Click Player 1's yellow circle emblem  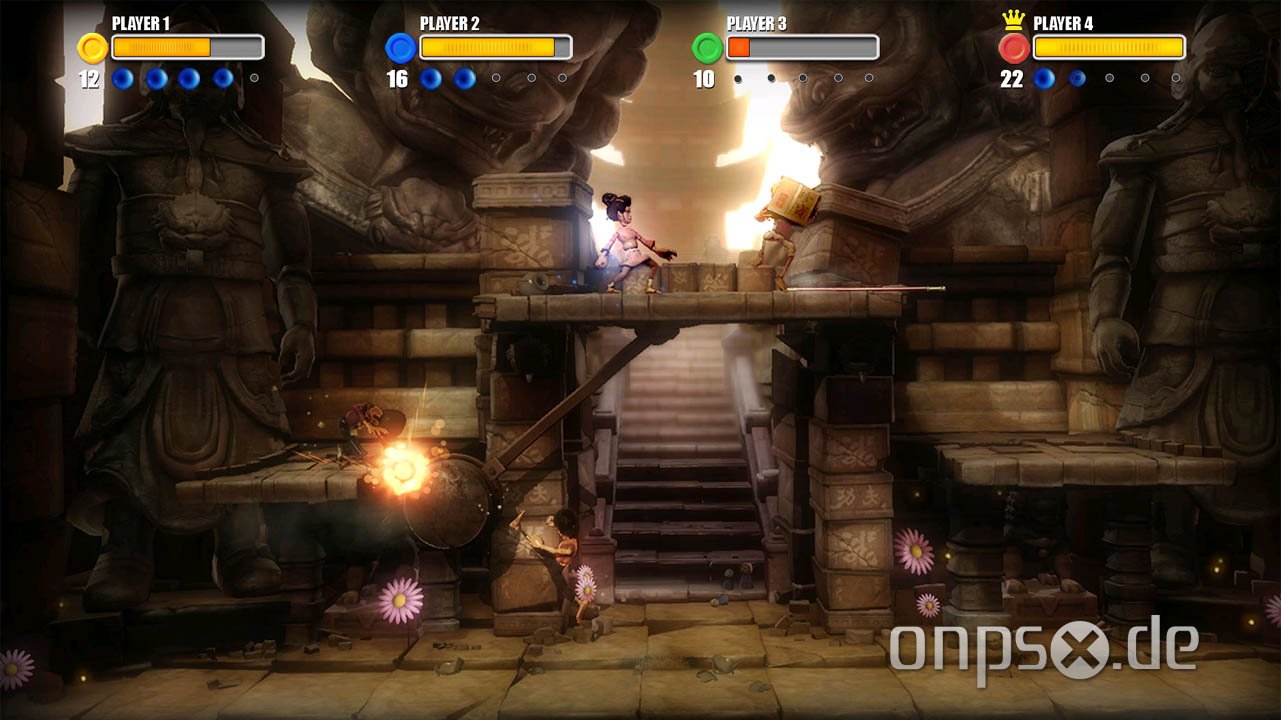point(93,48)
